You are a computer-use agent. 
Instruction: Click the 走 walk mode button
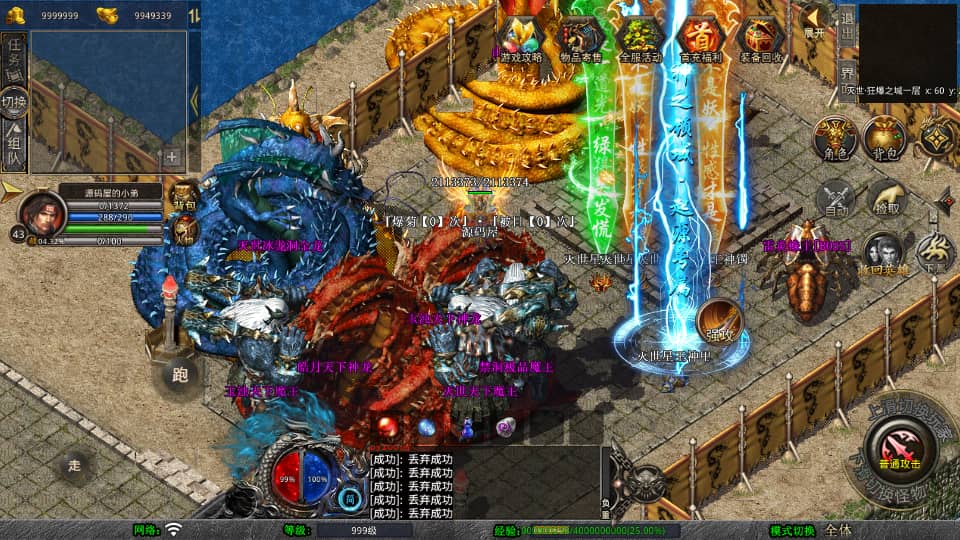click(74, 464)
